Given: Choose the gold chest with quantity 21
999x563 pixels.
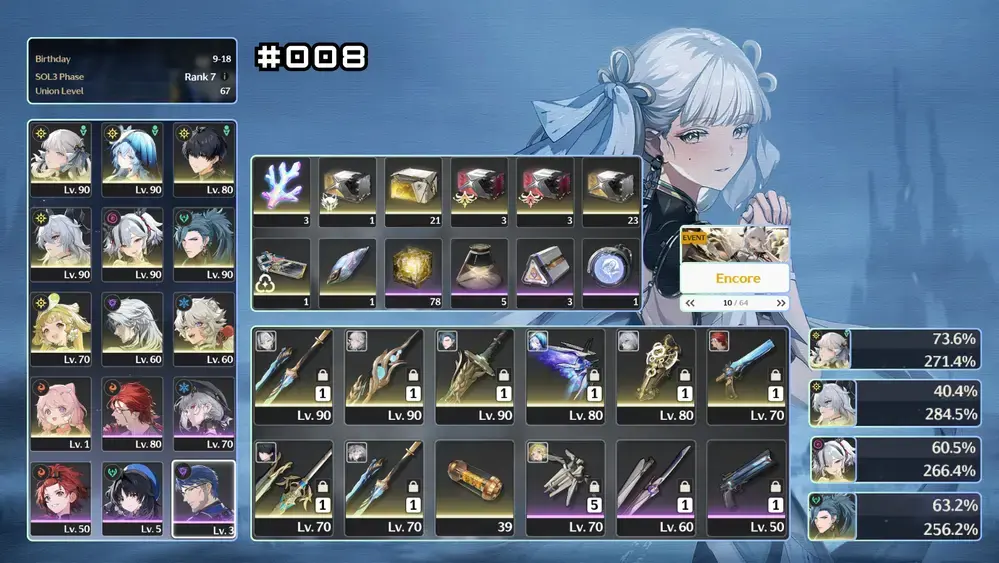Looking at the screenshot, I should tap(413, 190).
